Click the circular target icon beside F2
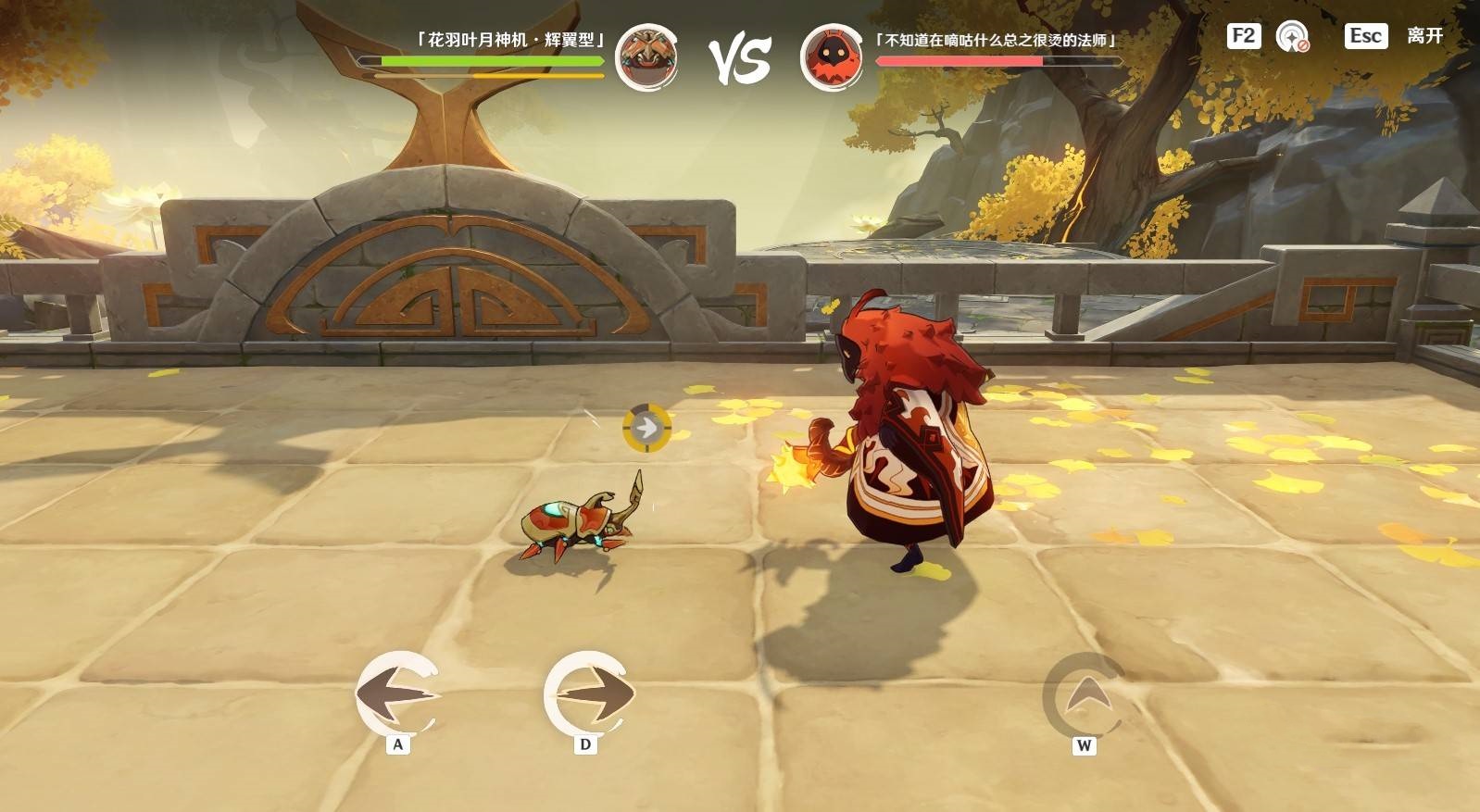Viewport: 1480px width, 812px height. (1292, 37)
